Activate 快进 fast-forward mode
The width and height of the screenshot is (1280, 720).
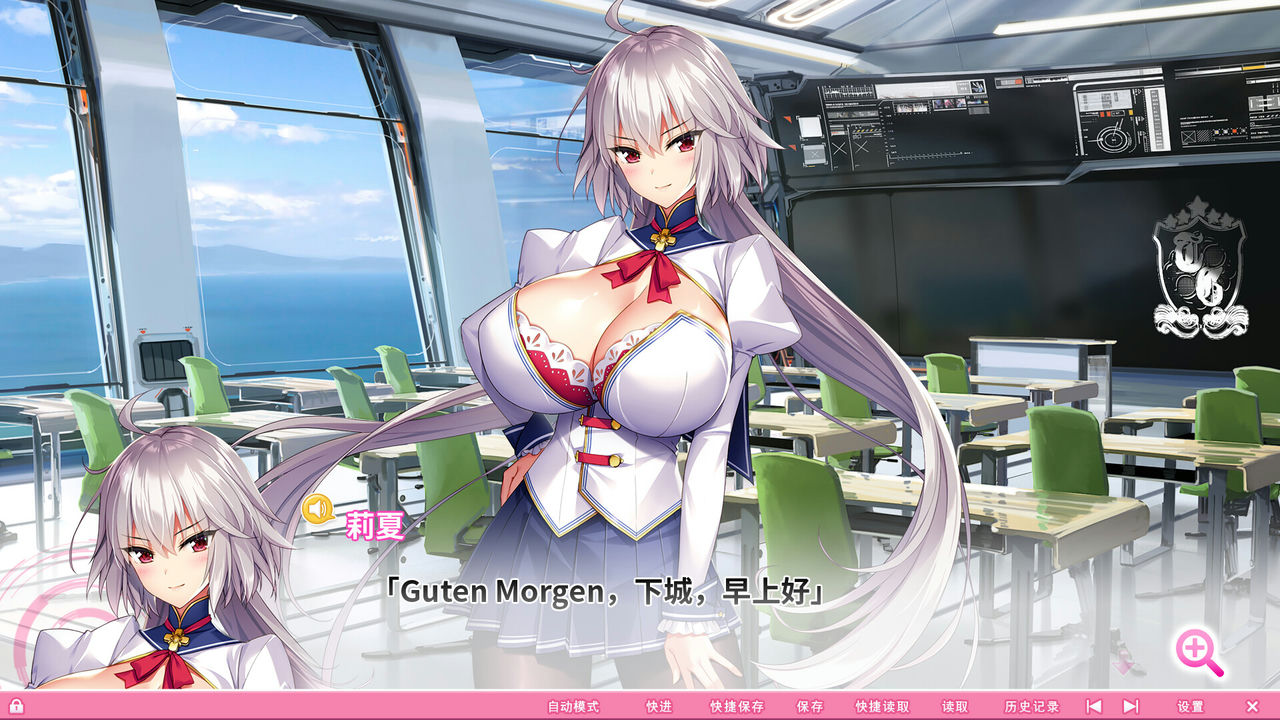point(660,705)
